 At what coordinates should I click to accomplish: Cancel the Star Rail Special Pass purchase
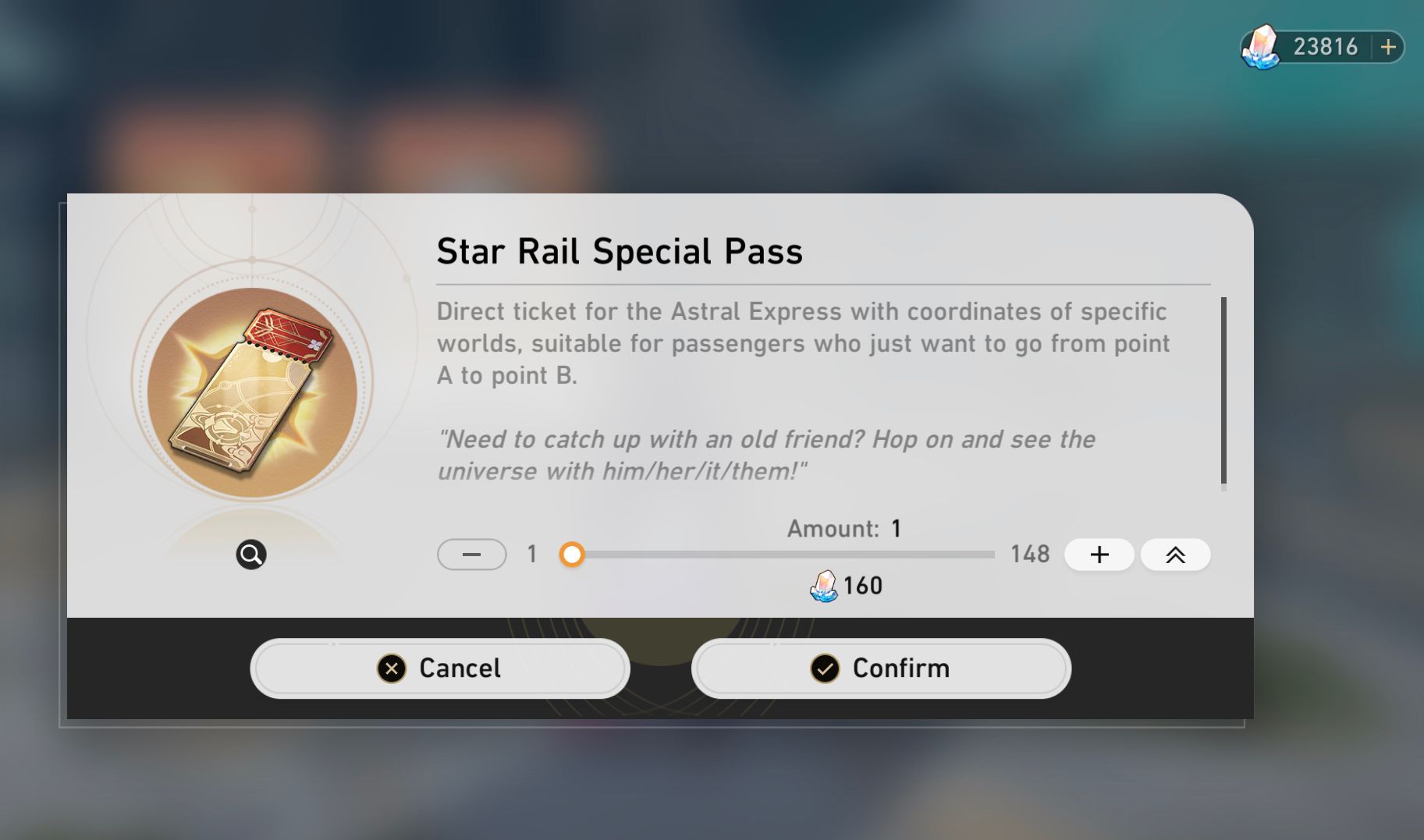pos(439,668)
